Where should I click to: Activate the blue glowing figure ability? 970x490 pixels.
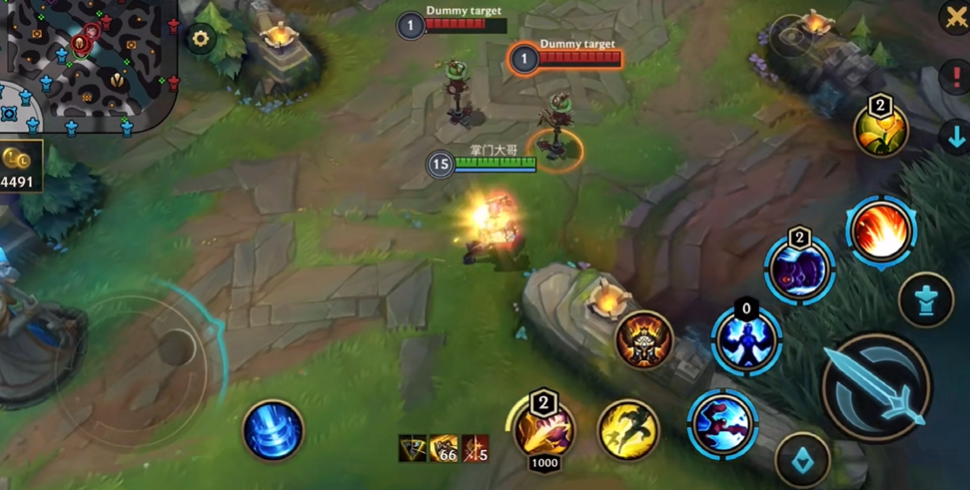[x=746, y=339]
